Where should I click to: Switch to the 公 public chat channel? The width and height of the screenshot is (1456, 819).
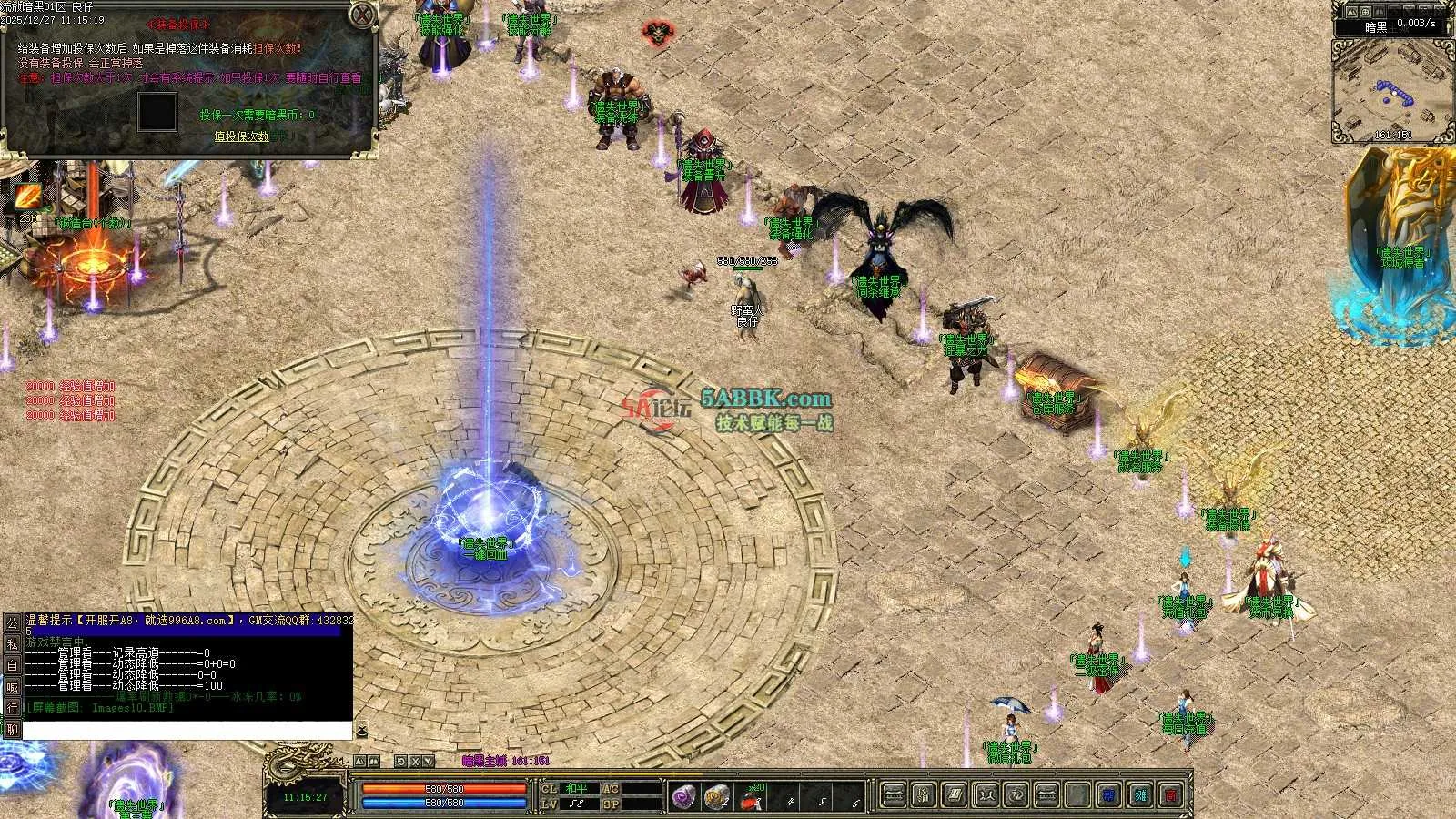tap(12, 623)
